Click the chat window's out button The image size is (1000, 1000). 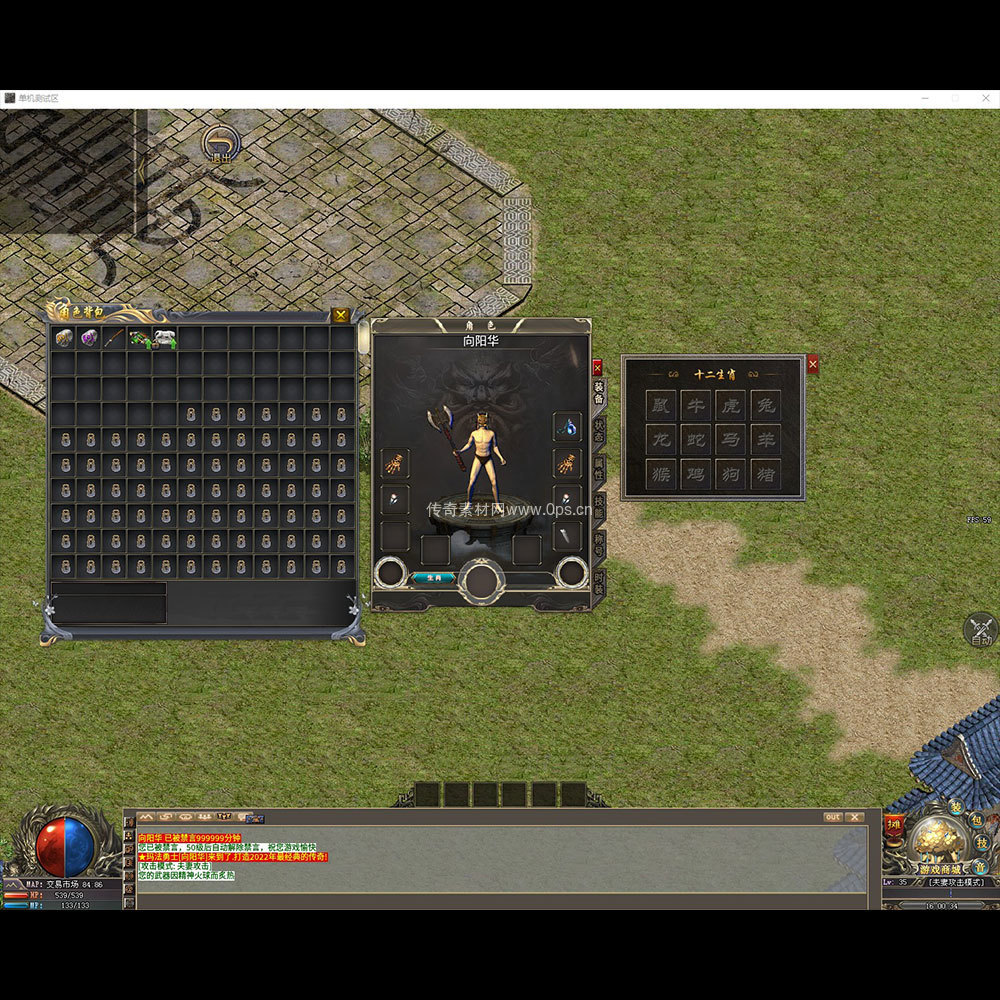coord(833,817)
